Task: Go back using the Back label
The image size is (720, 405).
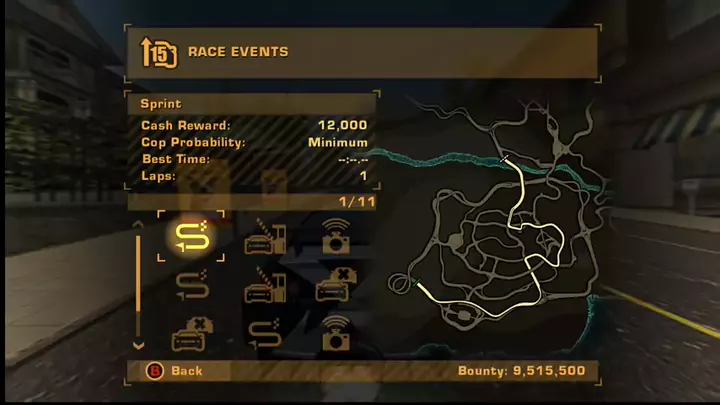Action: point(186,371)
